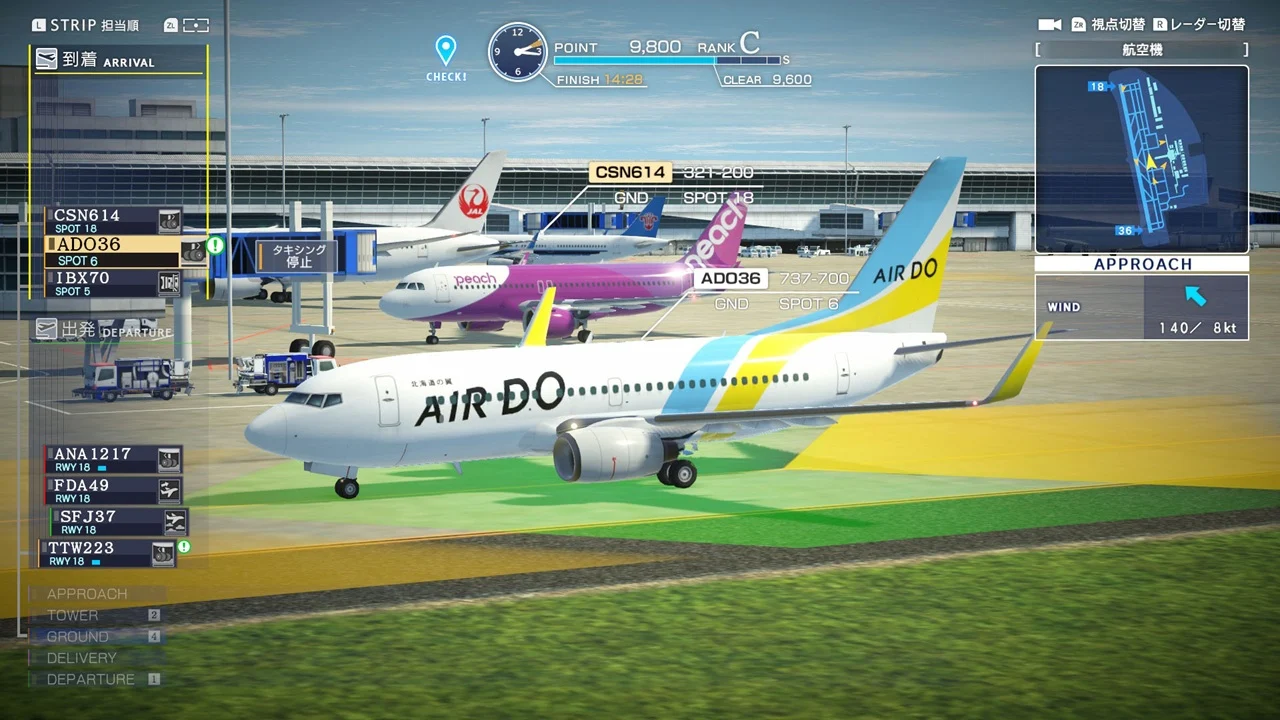Toggle the green check badge on ADO36 strip
Viewport: 1280px width, 720px height.
click(216, 247)
